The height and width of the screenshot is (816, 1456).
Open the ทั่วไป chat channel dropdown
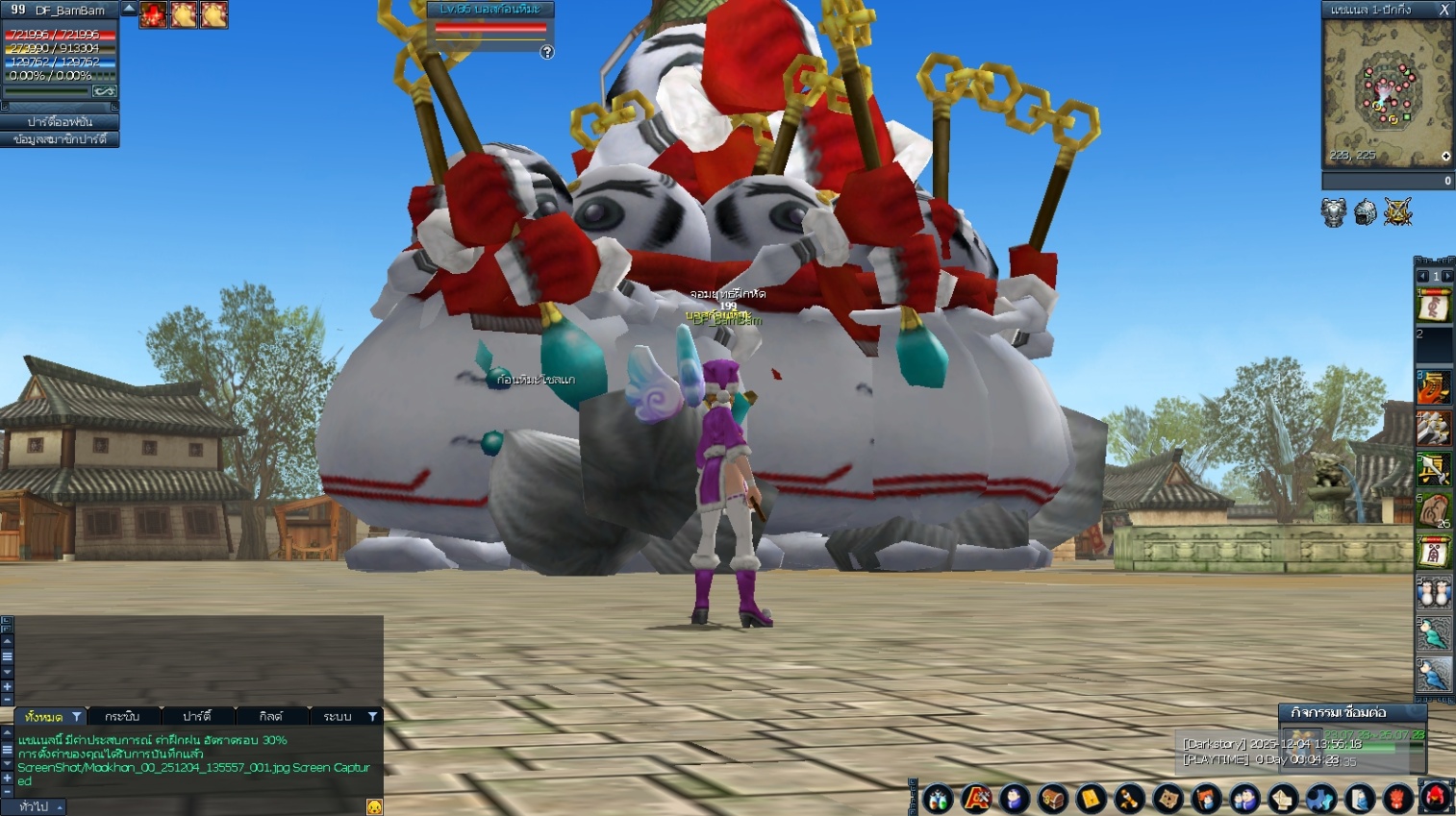click(x=38, y=806)
